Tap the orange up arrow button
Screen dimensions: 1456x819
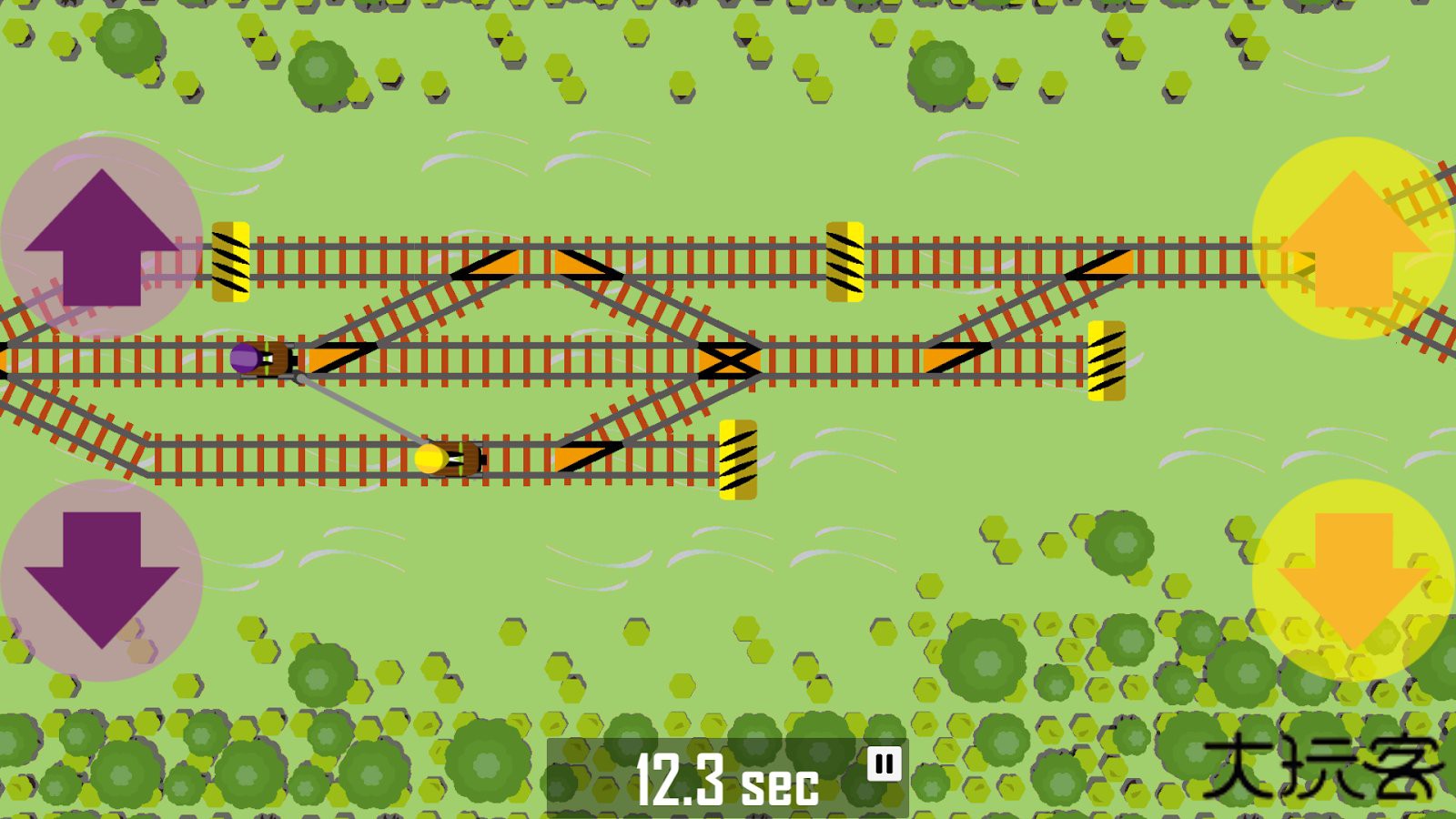[1353, 238]
